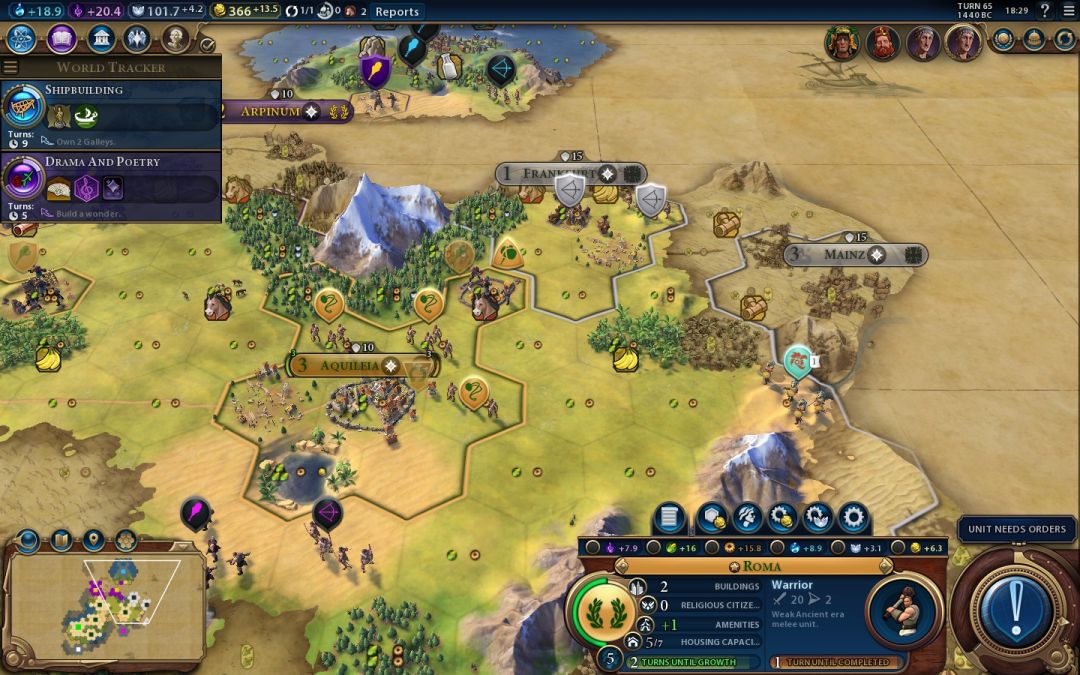This screenshot has width=1080, height=675.
Task: Open the Roma city details (scroll icon)
Action: (x=670, y=518)
